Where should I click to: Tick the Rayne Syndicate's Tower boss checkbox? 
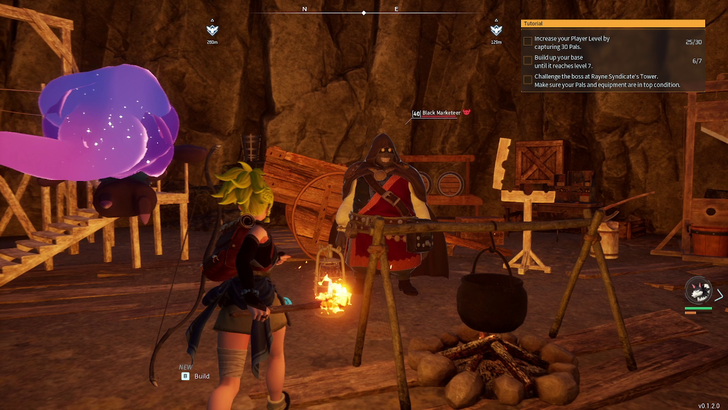528,80
